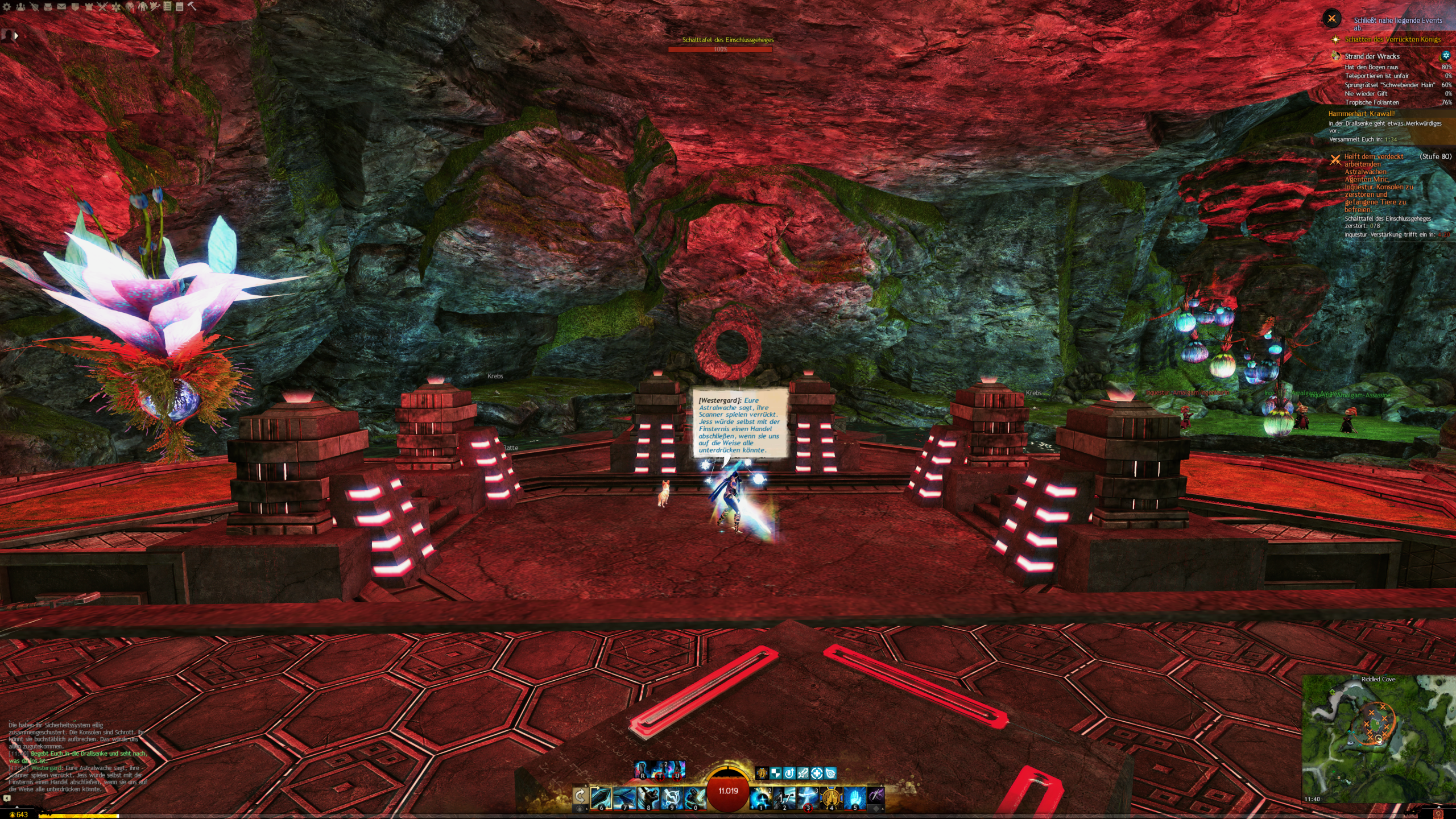This screenshot has width=1456, height=819.
Task: Open the mail envelope icon
Action: 61,7
